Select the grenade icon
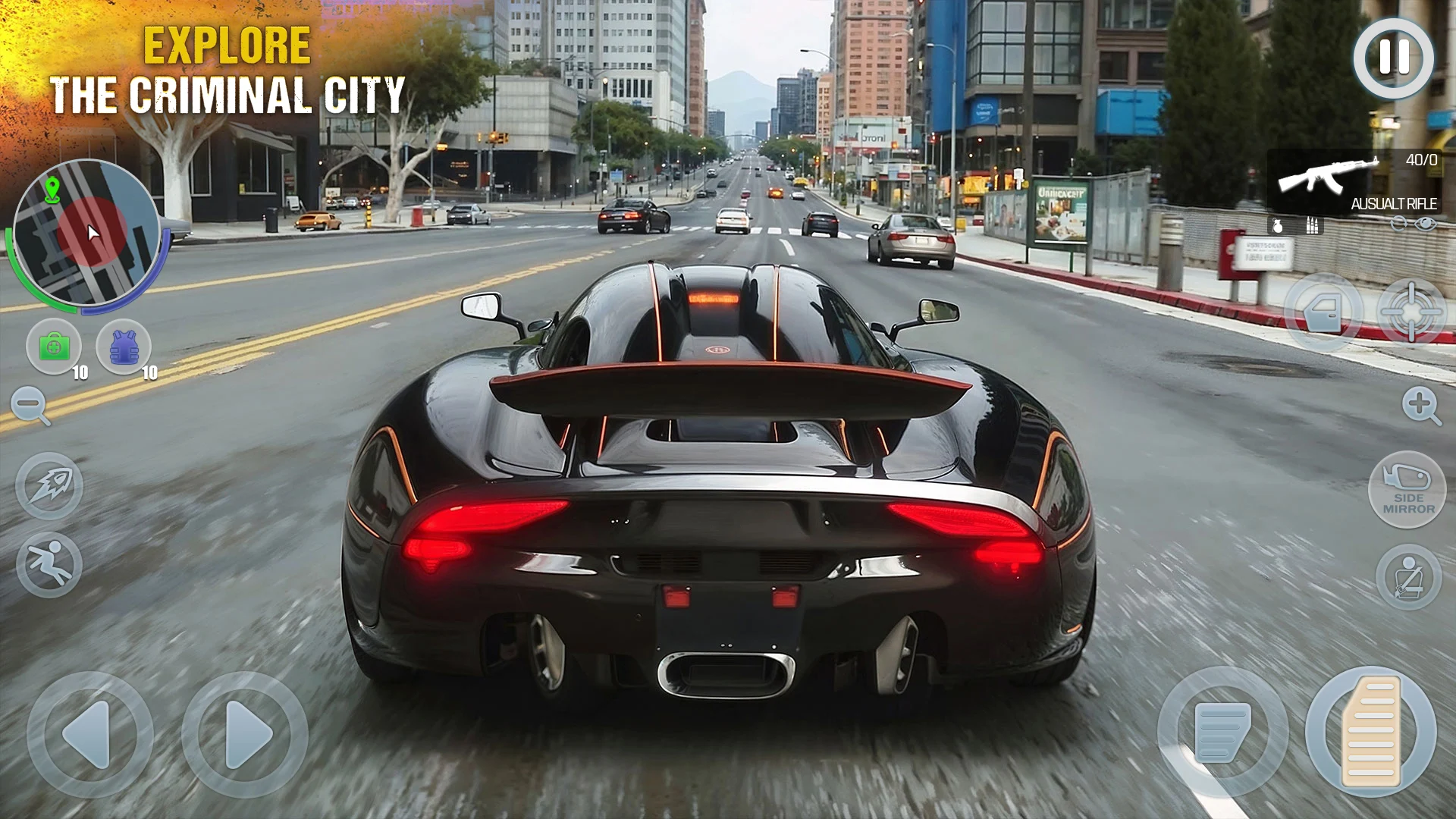 click(1278, 225)
